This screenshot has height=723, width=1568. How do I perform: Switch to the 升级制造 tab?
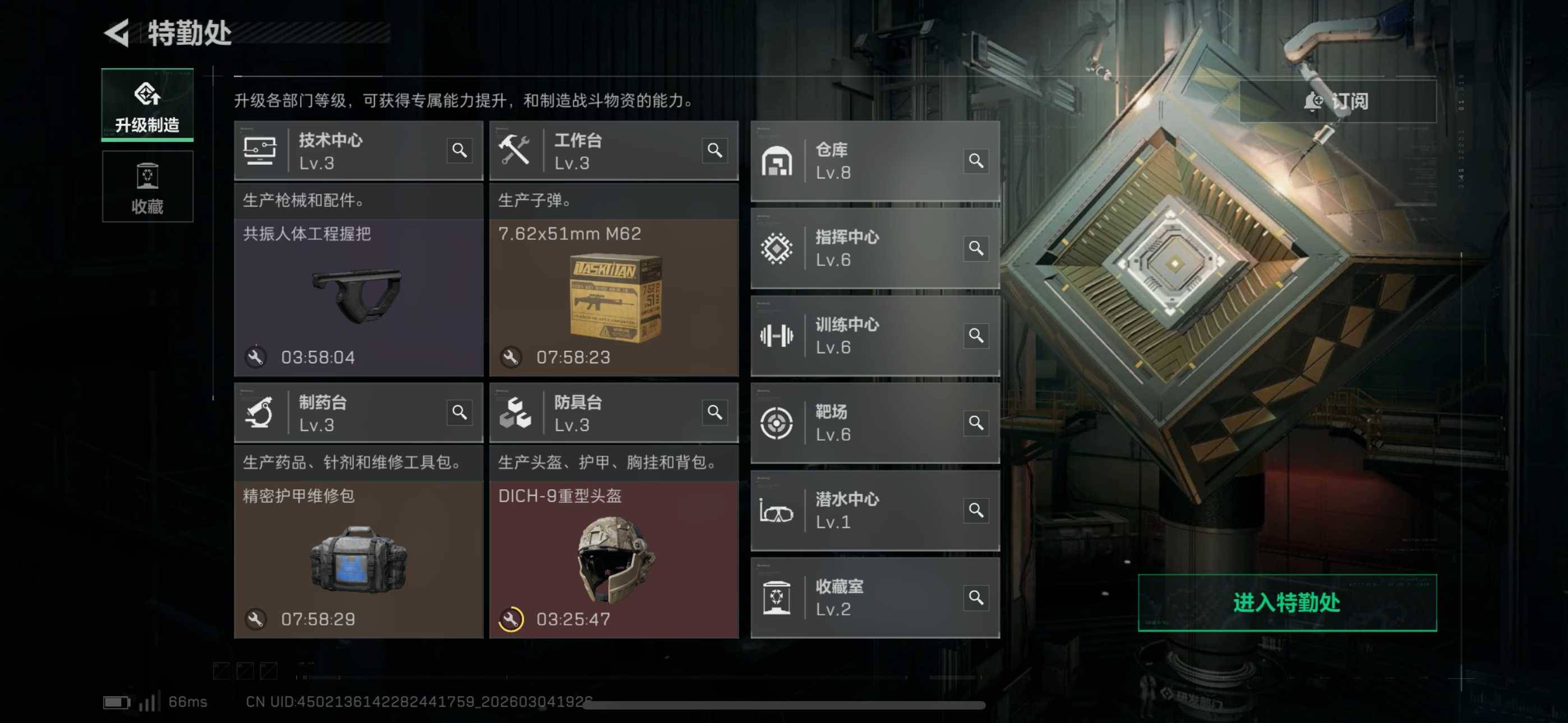[x=147, y=106]
